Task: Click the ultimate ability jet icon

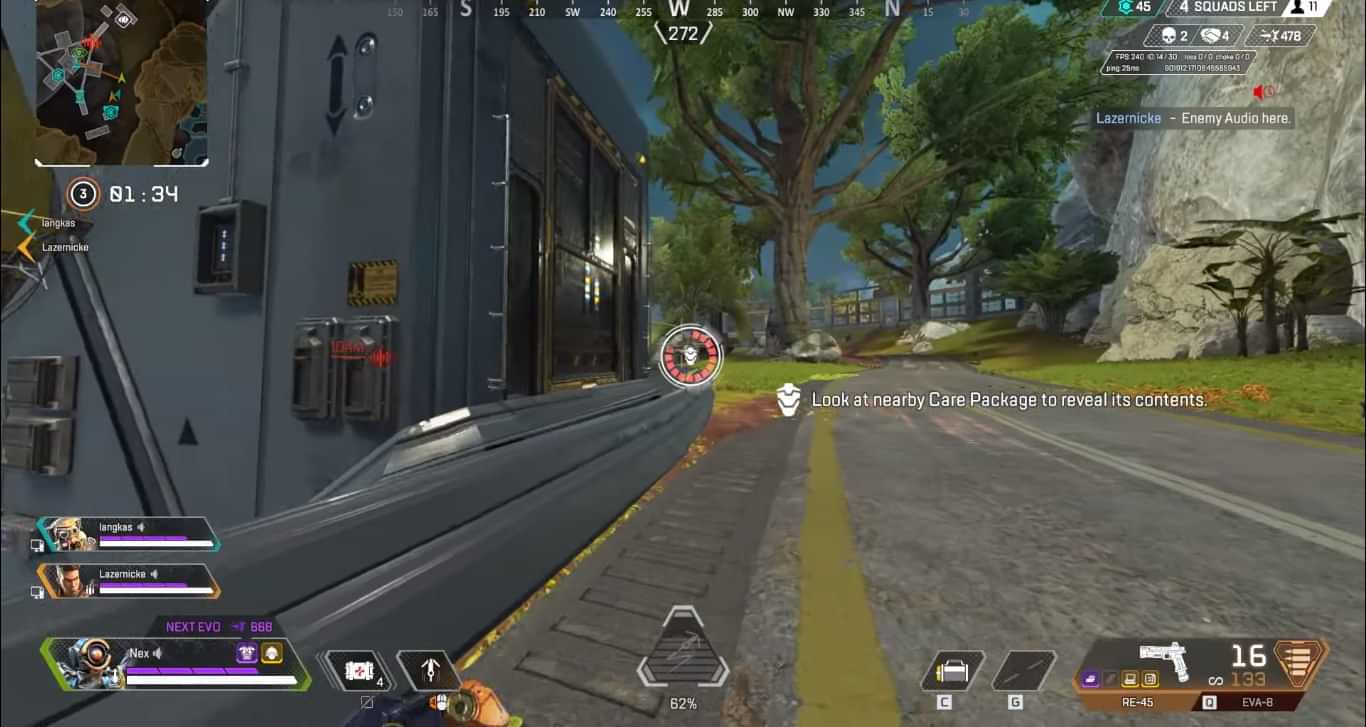Action: (430, 671)
